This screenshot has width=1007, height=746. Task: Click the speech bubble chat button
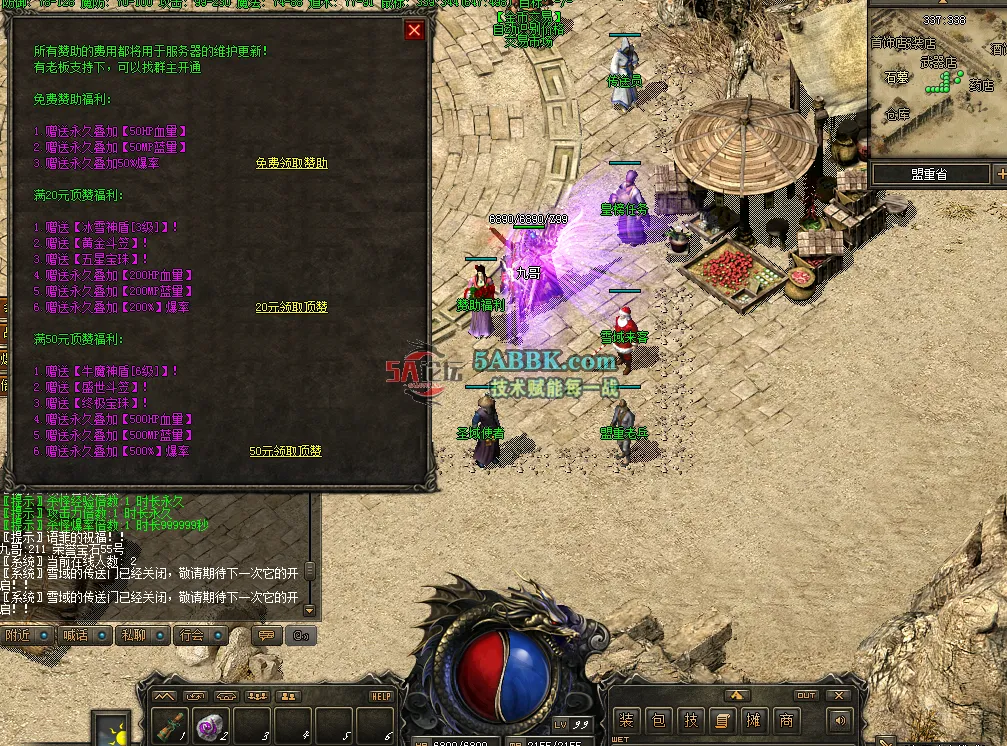(266, 635)
